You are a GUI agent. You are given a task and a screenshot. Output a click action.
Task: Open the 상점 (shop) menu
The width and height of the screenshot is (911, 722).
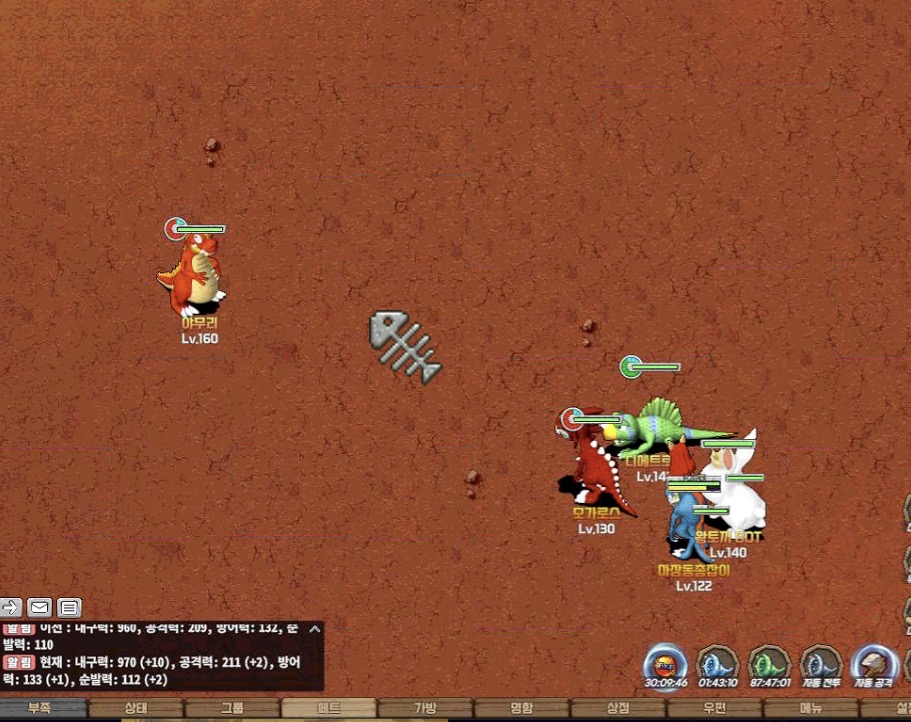(618, 708)
